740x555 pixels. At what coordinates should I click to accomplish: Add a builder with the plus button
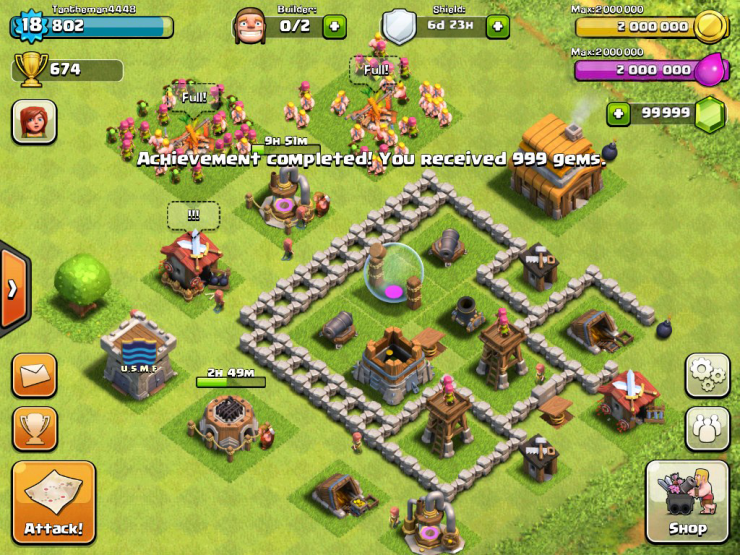click(x=334, y=27)
